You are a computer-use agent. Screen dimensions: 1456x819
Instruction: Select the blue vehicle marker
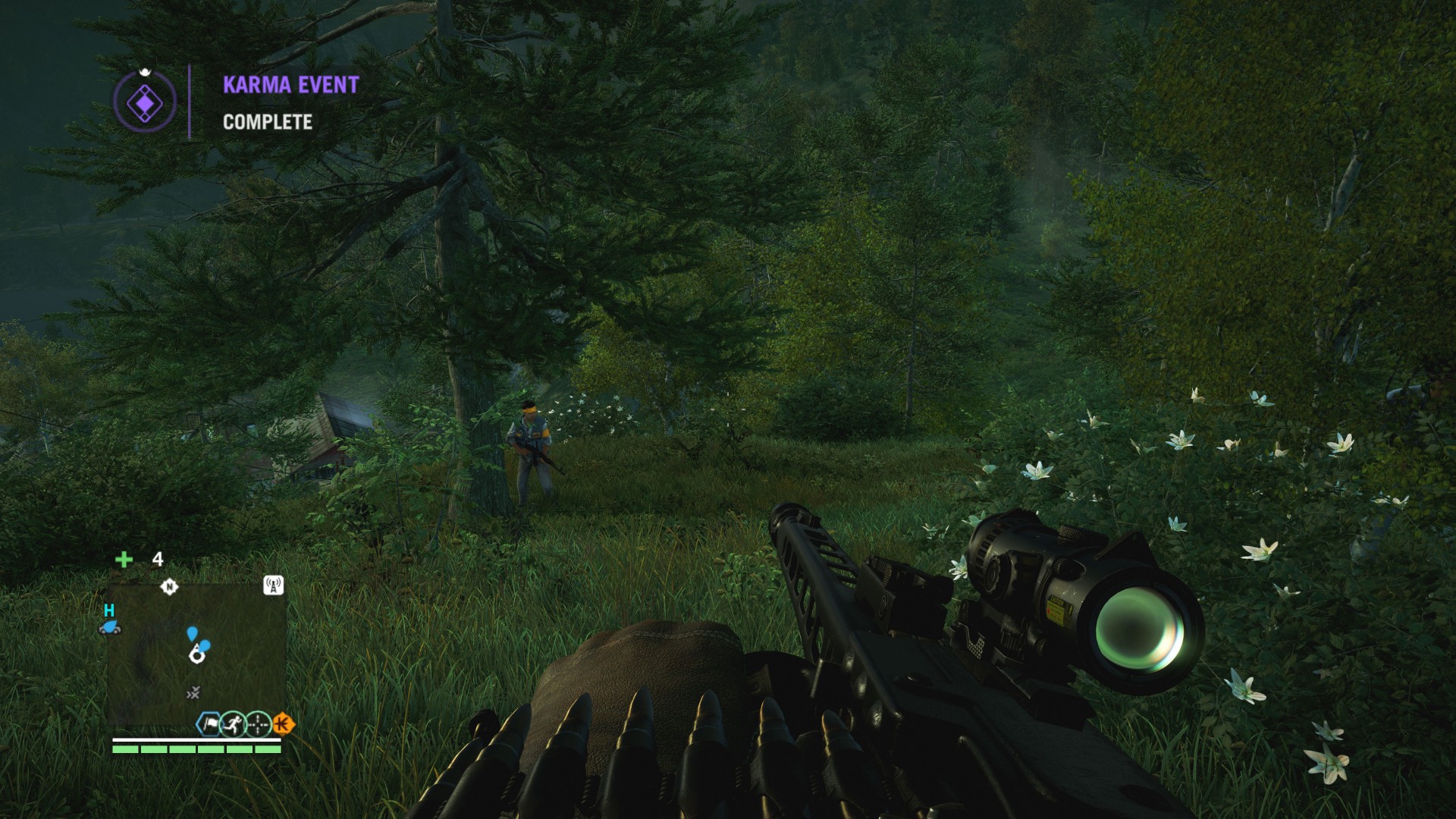click(110, 626)
